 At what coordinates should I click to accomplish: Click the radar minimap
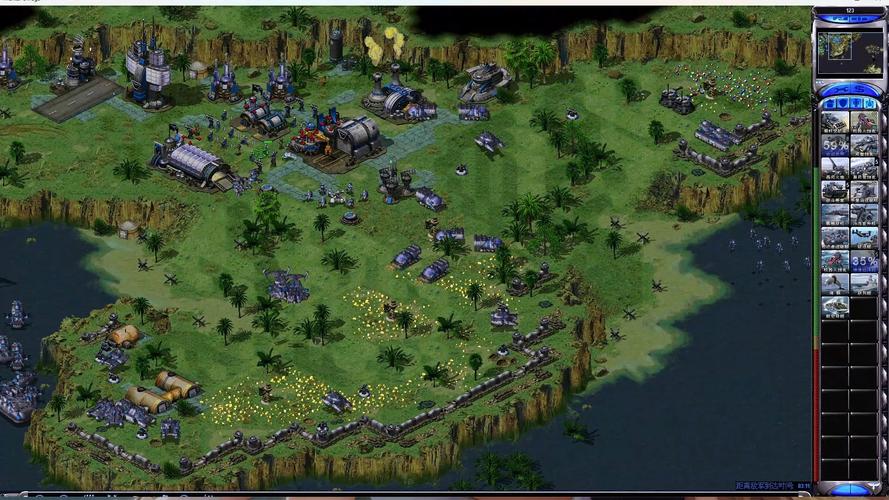pyautogui.click(x=849, y=52)
